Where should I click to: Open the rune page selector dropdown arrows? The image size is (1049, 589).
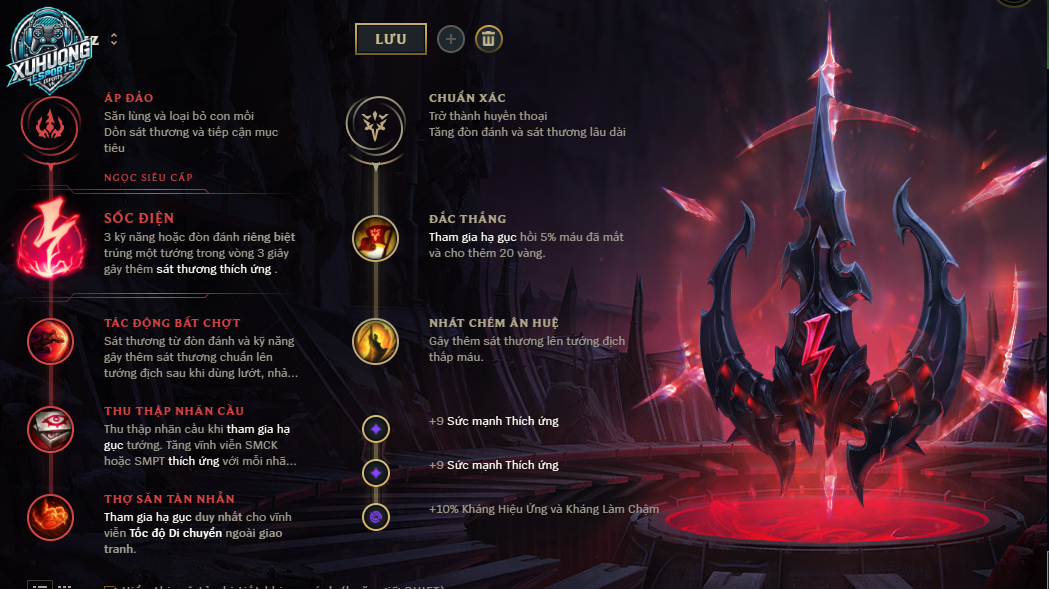coord(114,39)
